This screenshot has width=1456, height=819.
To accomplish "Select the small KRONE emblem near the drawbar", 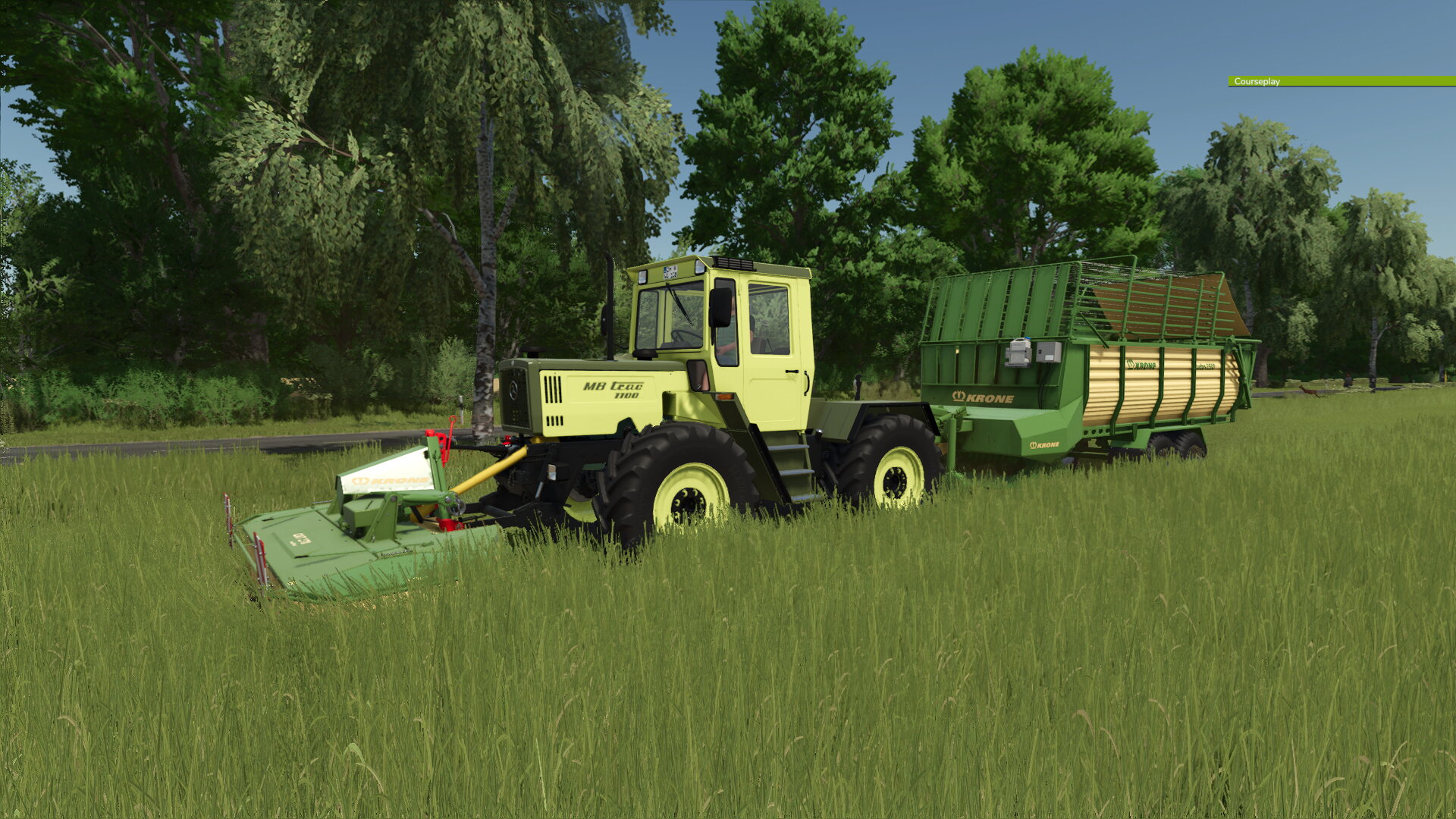I will (x=1043, y=445).
